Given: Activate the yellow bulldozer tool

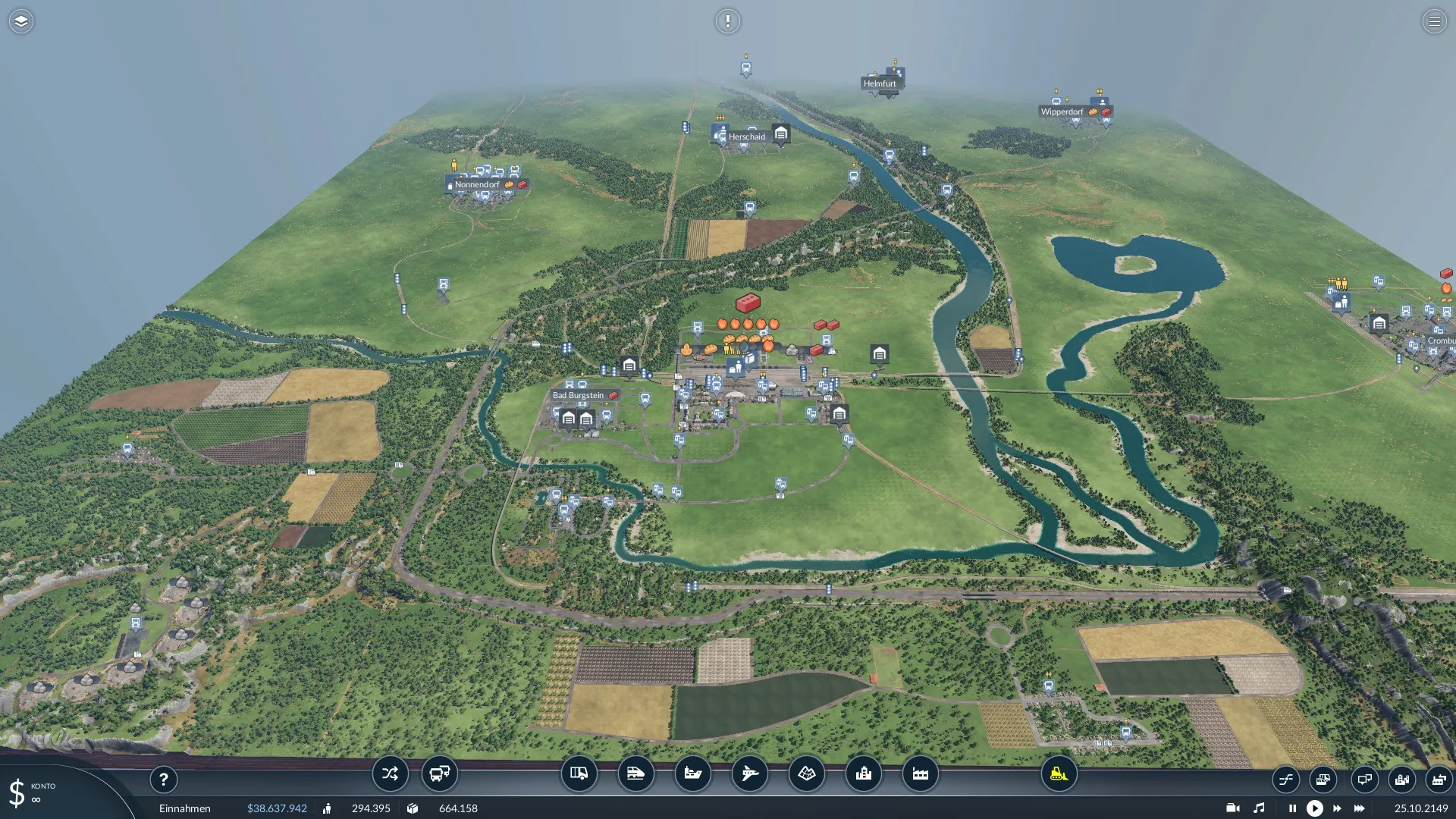Looking at the screenshot, I should pos(1059,773).
